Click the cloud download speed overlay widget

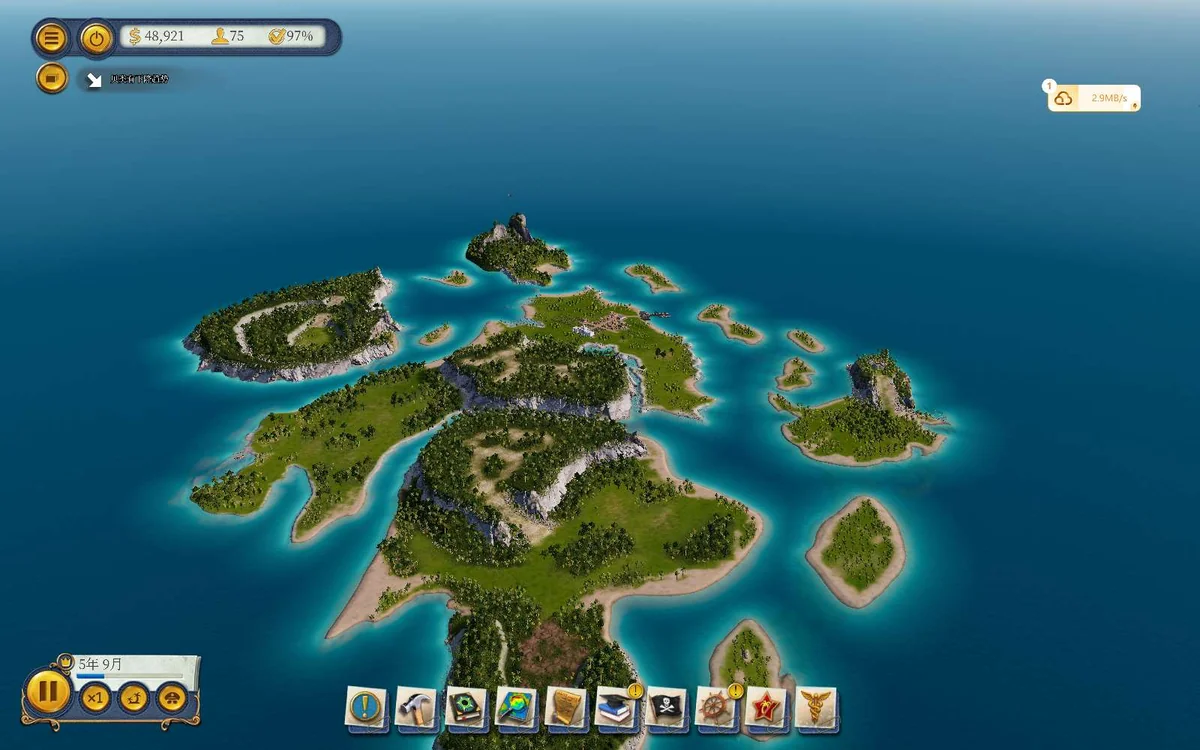(x=1093, y=98)
